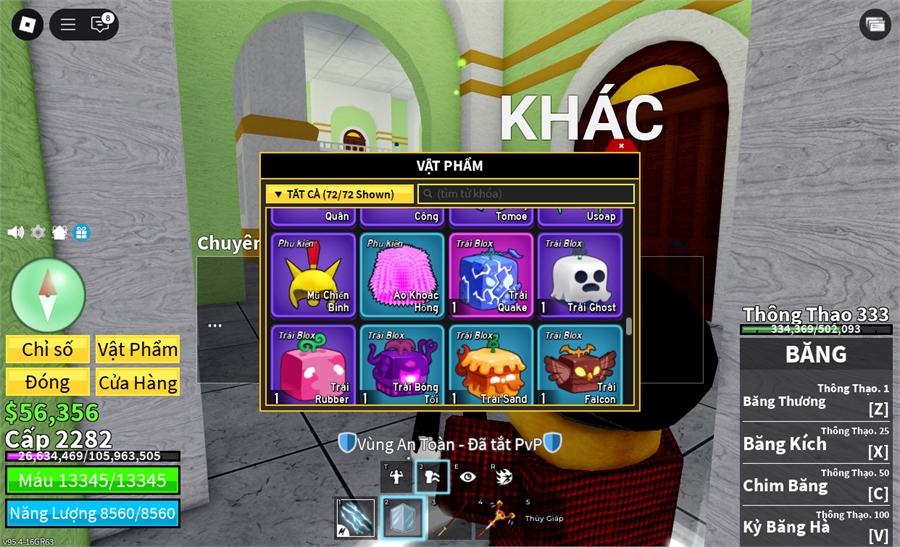Image resolution: width=900 pixels, height=547 pixels.
Task: Close the Vật Phẩm inventory window
Action: point(621,146)
